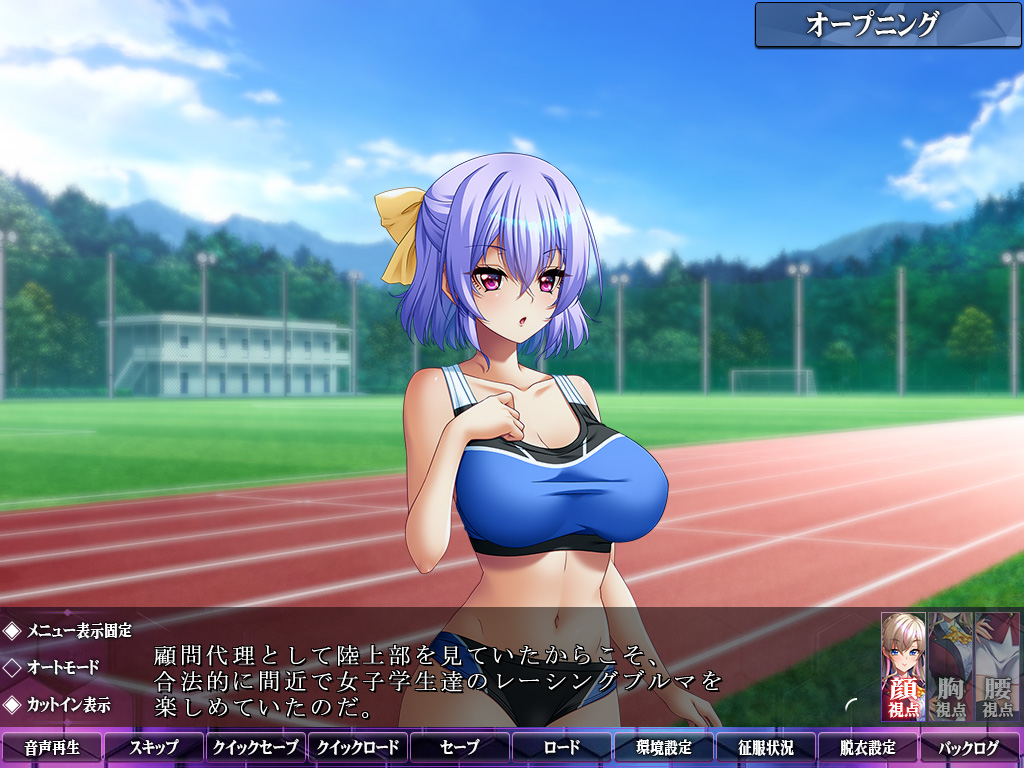1024x768 pixels.
Task: Open 環境設定 settings
Action: click(664, 748)
